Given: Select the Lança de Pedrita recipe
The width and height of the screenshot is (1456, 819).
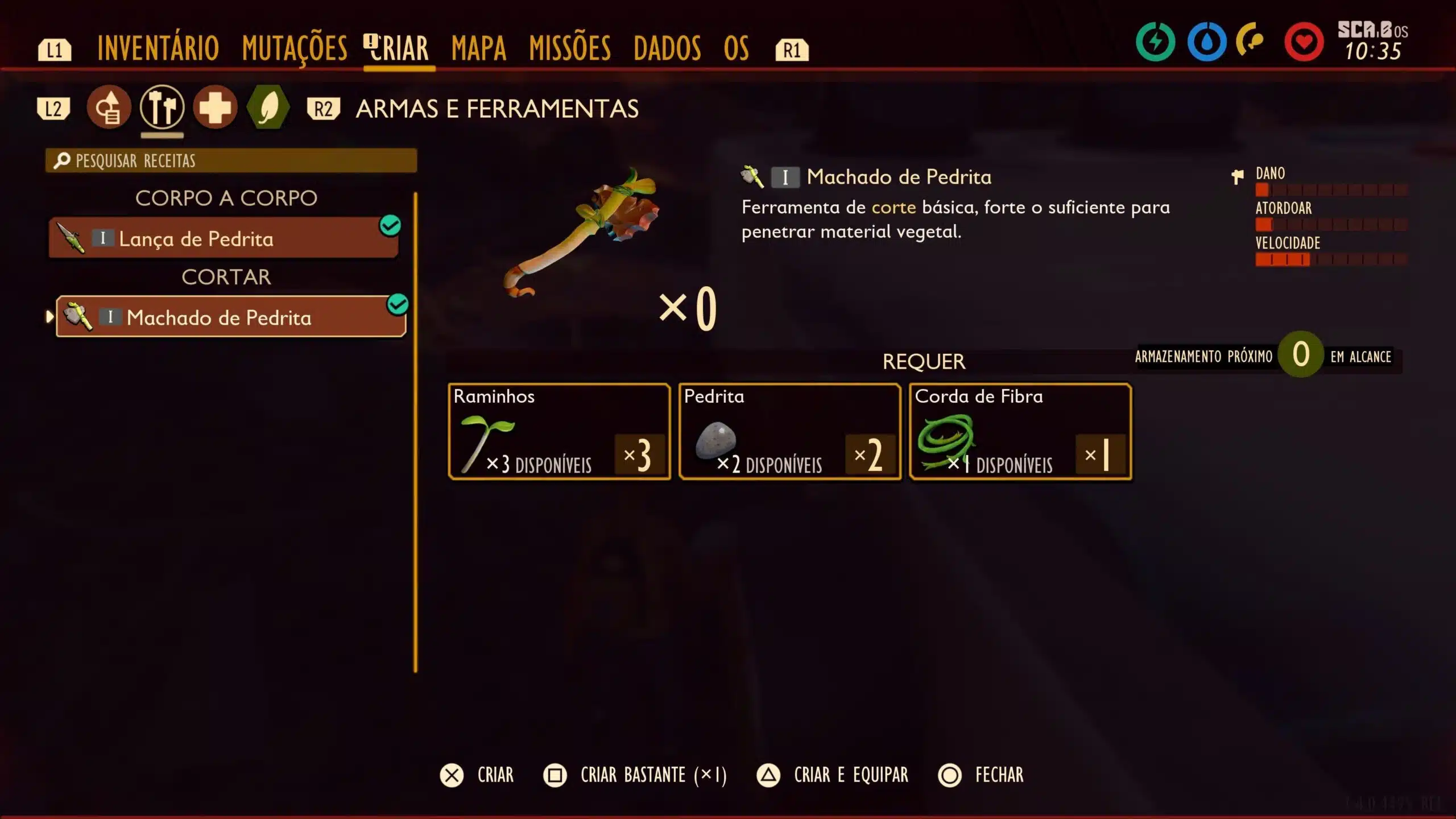Looking at the screenshot, I should tap(224, 239).
